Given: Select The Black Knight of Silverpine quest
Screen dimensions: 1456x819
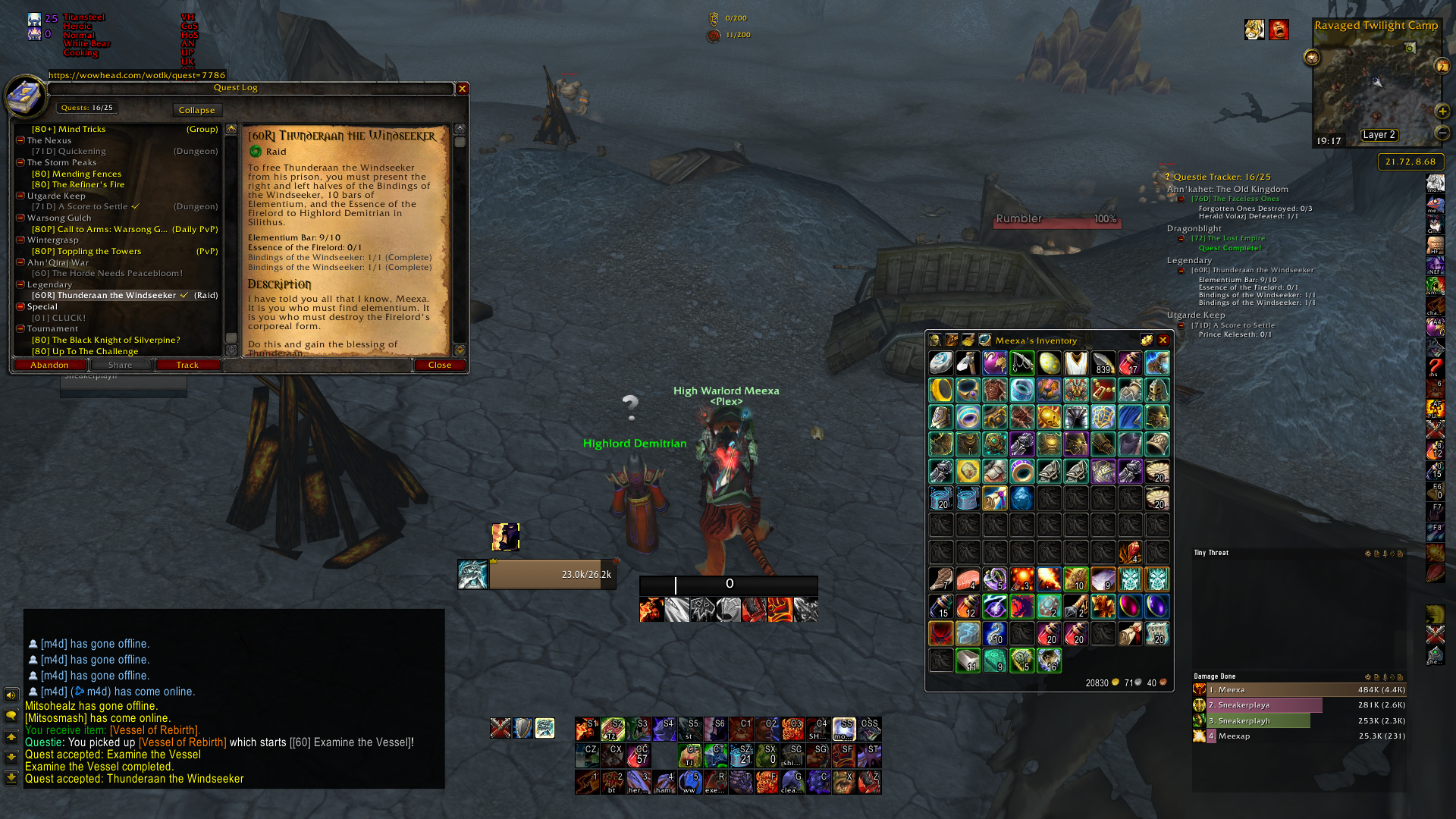Looking at the screenshot, I should click(x=105, y=340).
